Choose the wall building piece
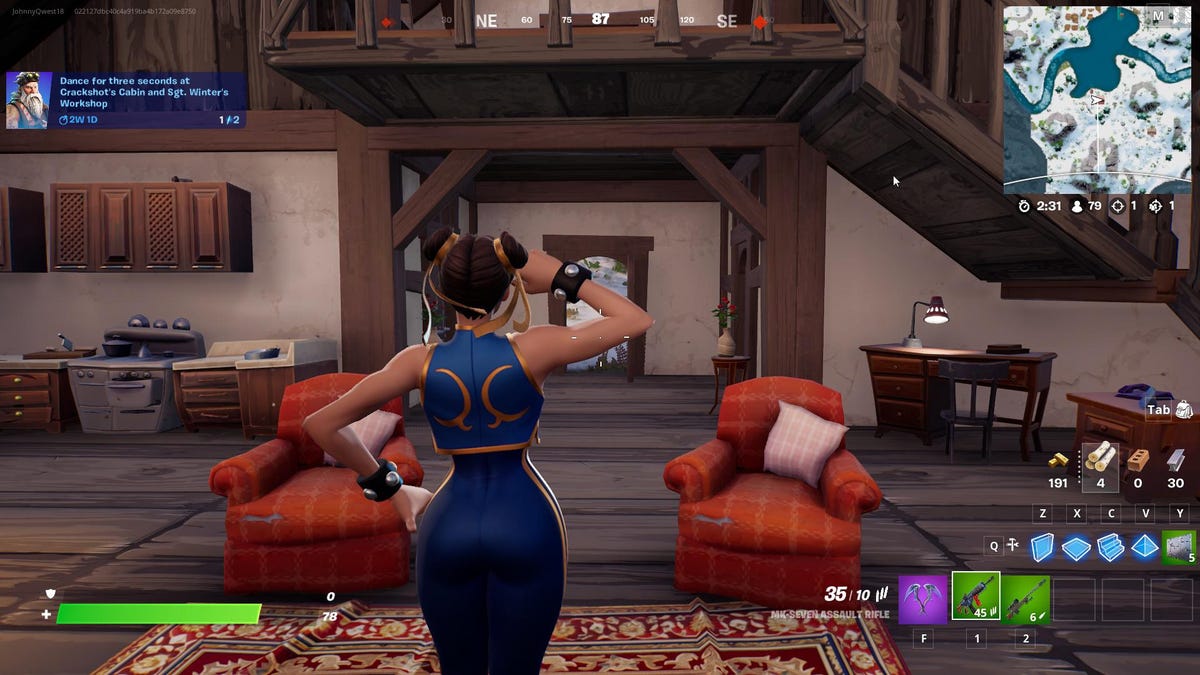Viewport: 1200px width, 675px height. click(x=1042, y=546)
